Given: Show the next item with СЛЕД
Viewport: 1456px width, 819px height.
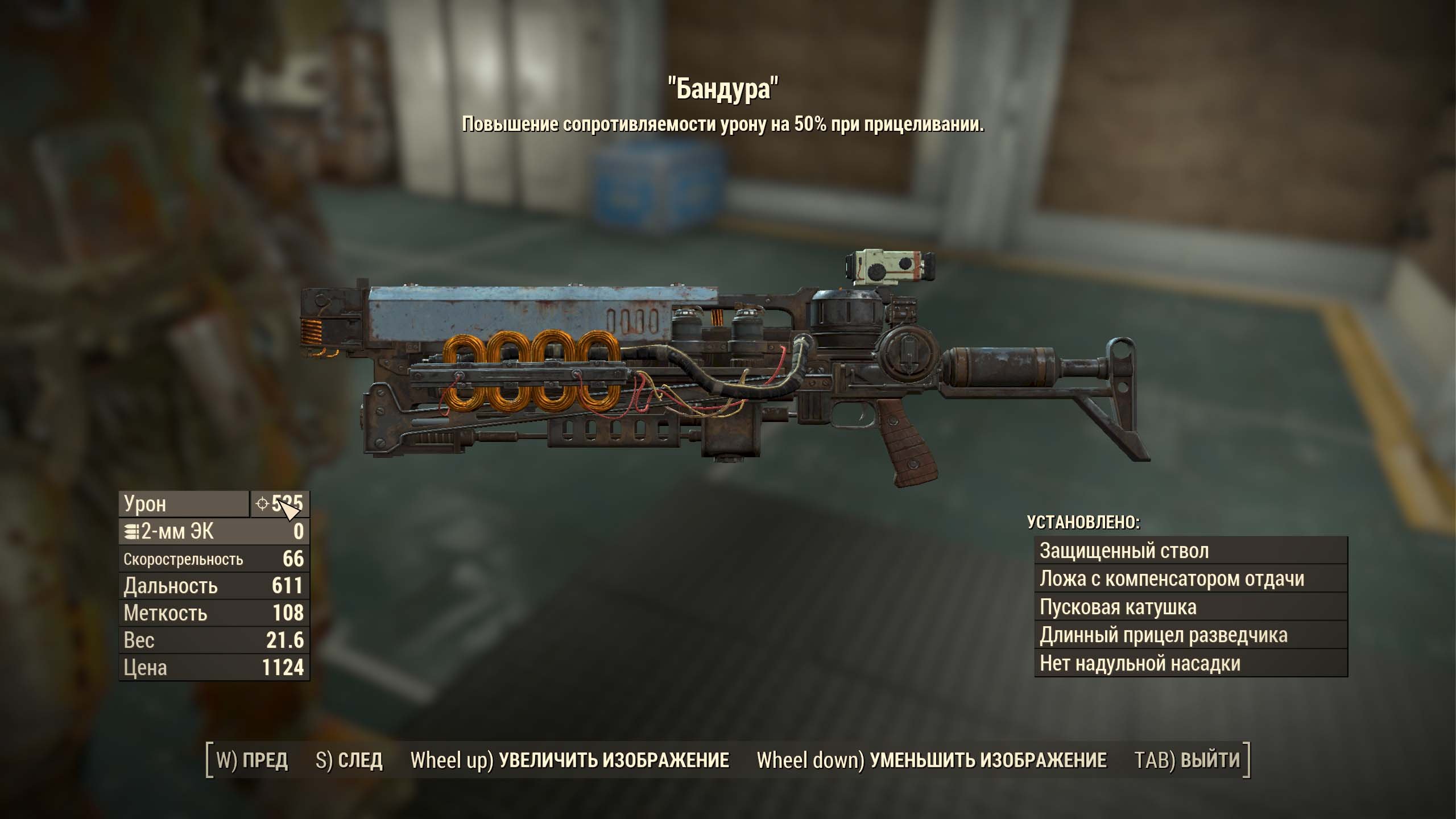Looking at the screenshot, I should tap(349, 760).
